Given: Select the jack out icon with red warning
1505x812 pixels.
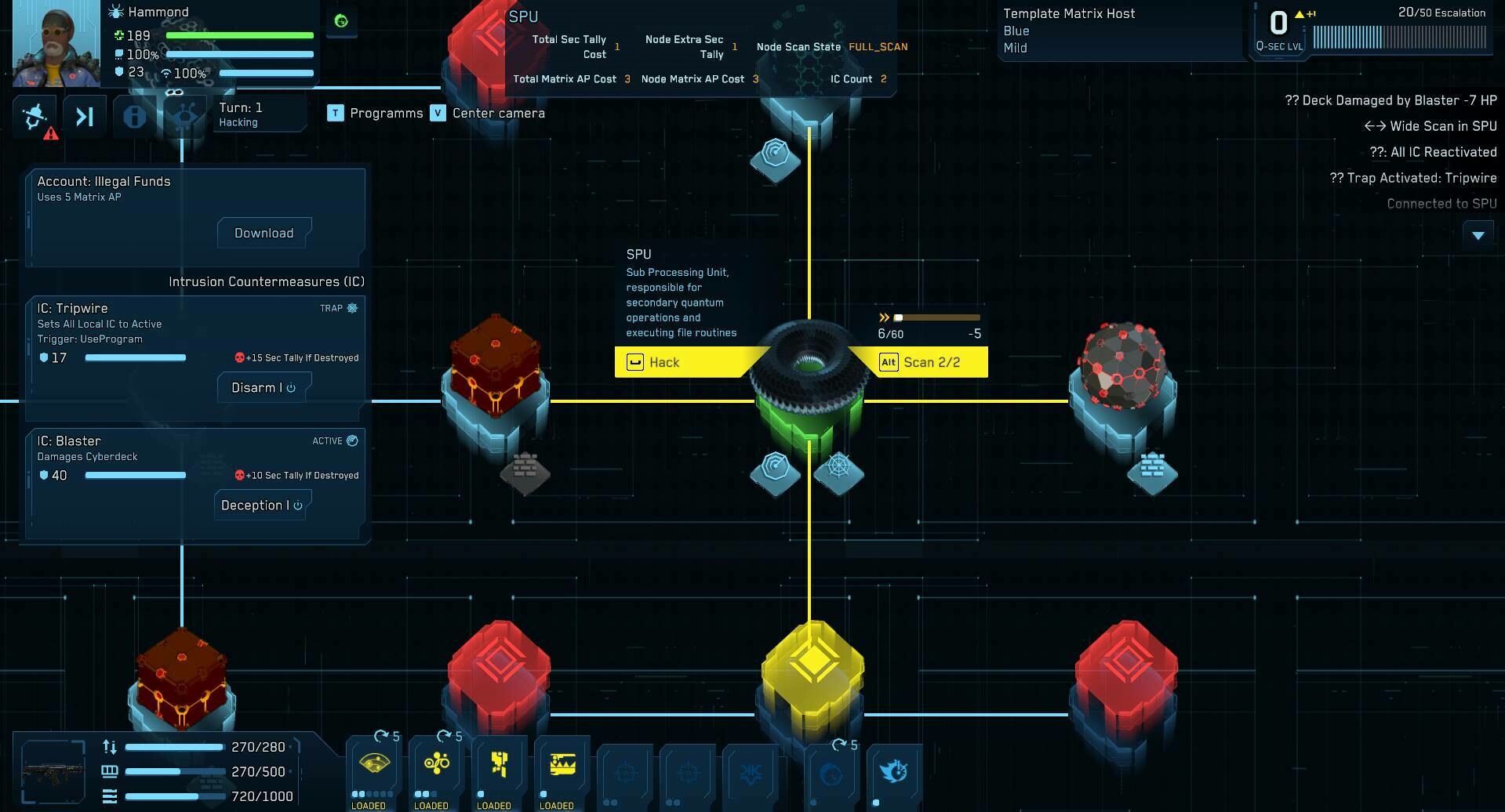Looking at the screenshot, I should coord(35,116).
